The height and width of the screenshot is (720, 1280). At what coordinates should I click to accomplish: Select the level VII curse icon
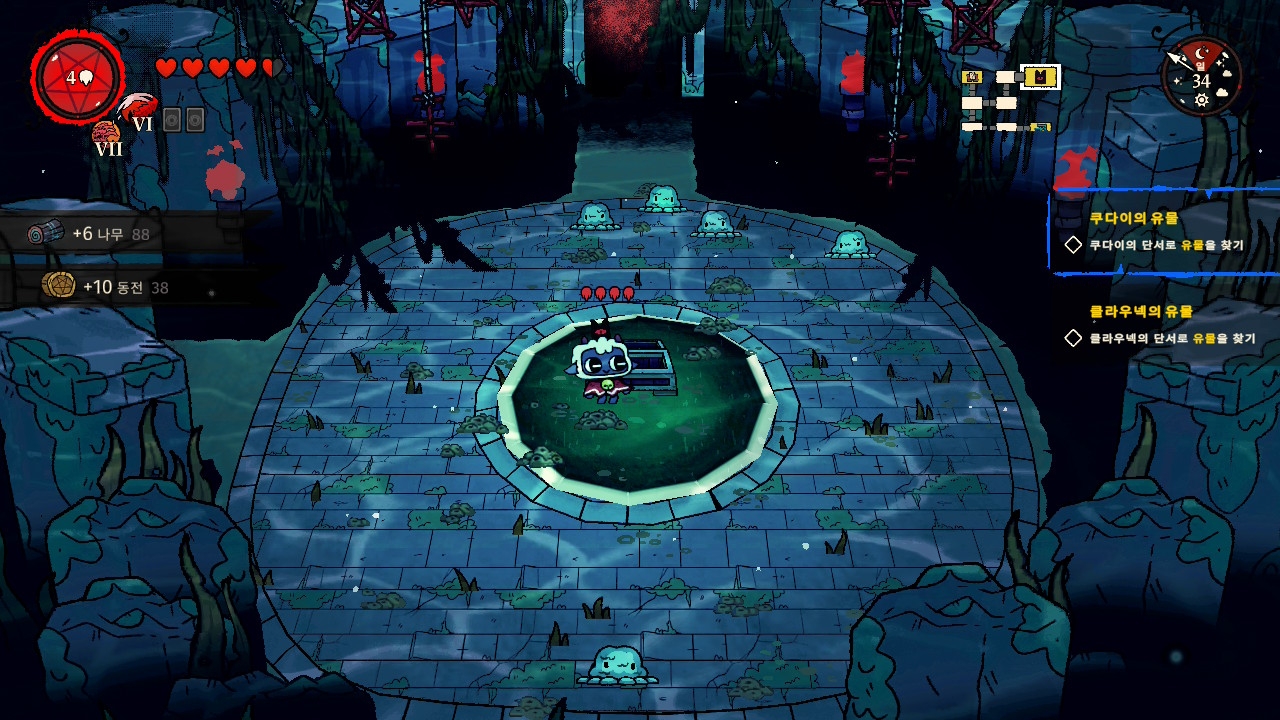click(107, 137)
